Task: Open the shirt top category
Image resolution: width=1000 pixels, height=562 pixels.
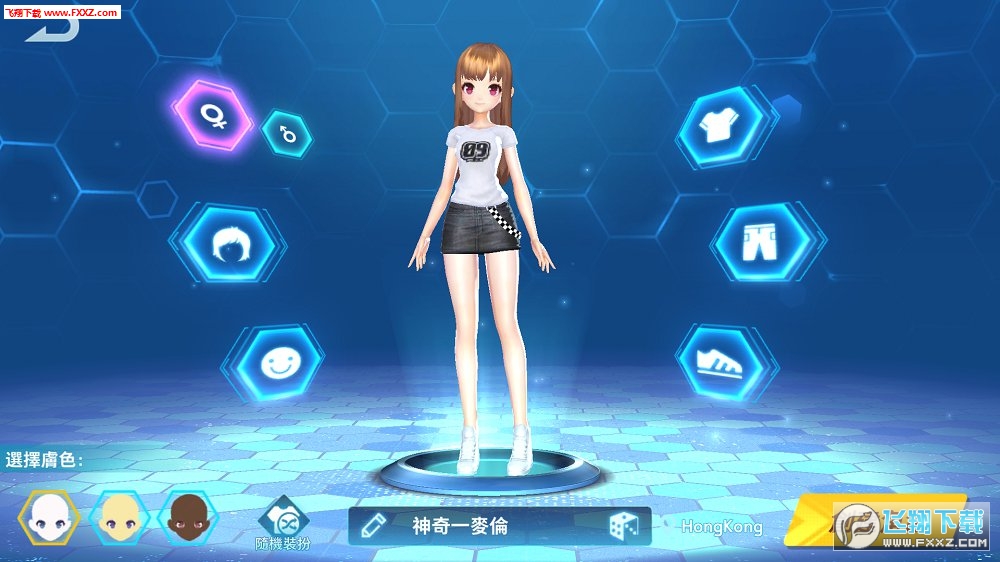Action: click(x=720, y=127)
